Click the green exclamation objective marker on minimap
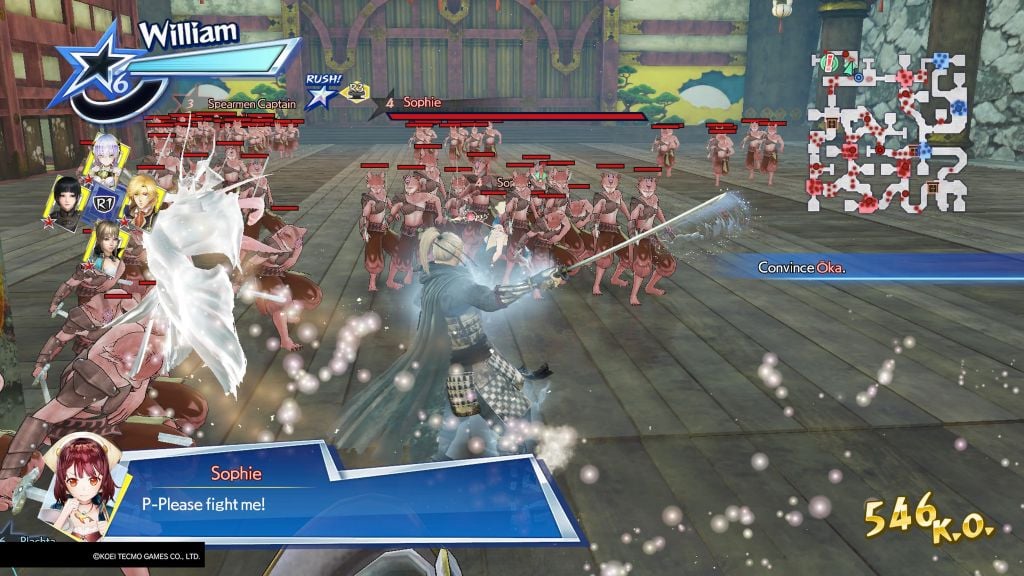Image resolution: width=1024 pixels, height=576 pixels. (828, 64)
